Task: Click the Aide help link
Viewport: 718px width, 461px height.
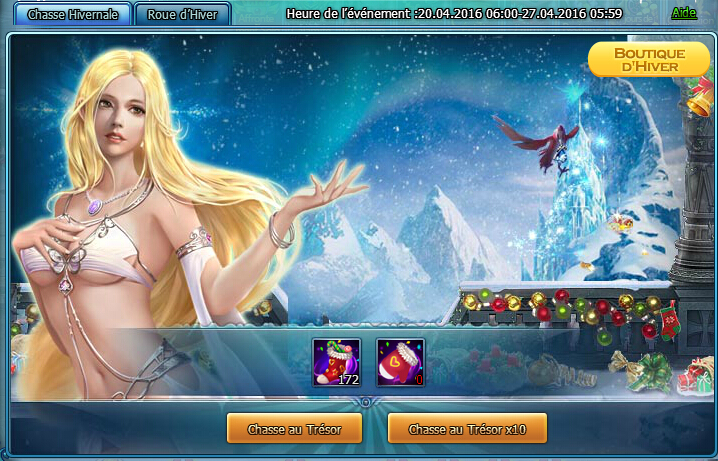Action: coord(684,13)
